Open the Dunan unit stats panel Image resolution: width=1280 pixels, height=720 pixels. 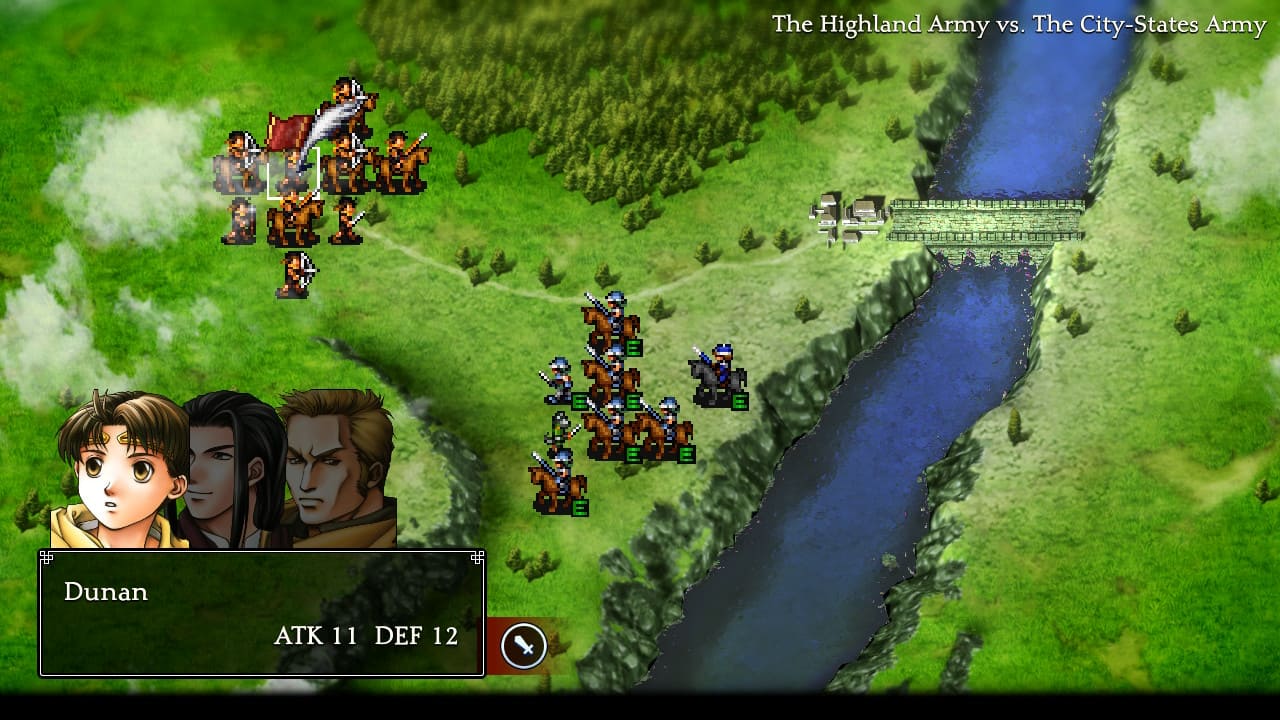point(261,613)
